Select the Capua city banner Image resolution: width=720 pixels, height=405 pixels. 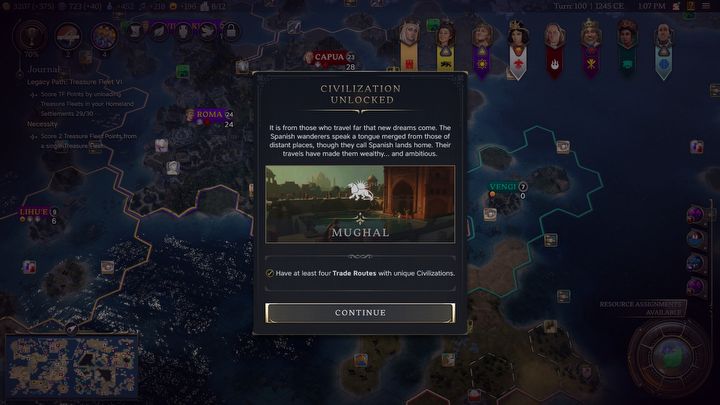pyautogui.click(x=329, y=57)
